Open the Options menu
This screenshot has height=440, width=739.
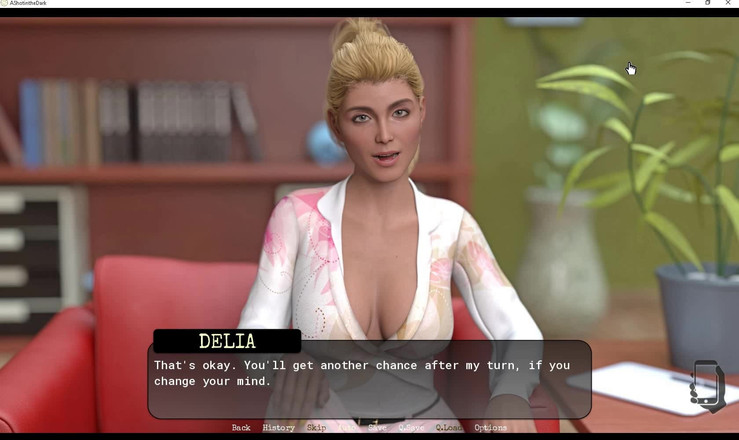coord(490,428)
